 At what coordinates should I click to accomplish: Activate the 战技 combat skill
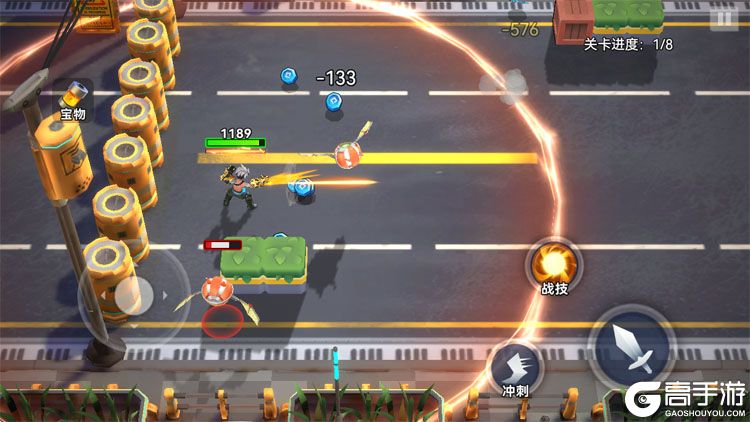553,265
